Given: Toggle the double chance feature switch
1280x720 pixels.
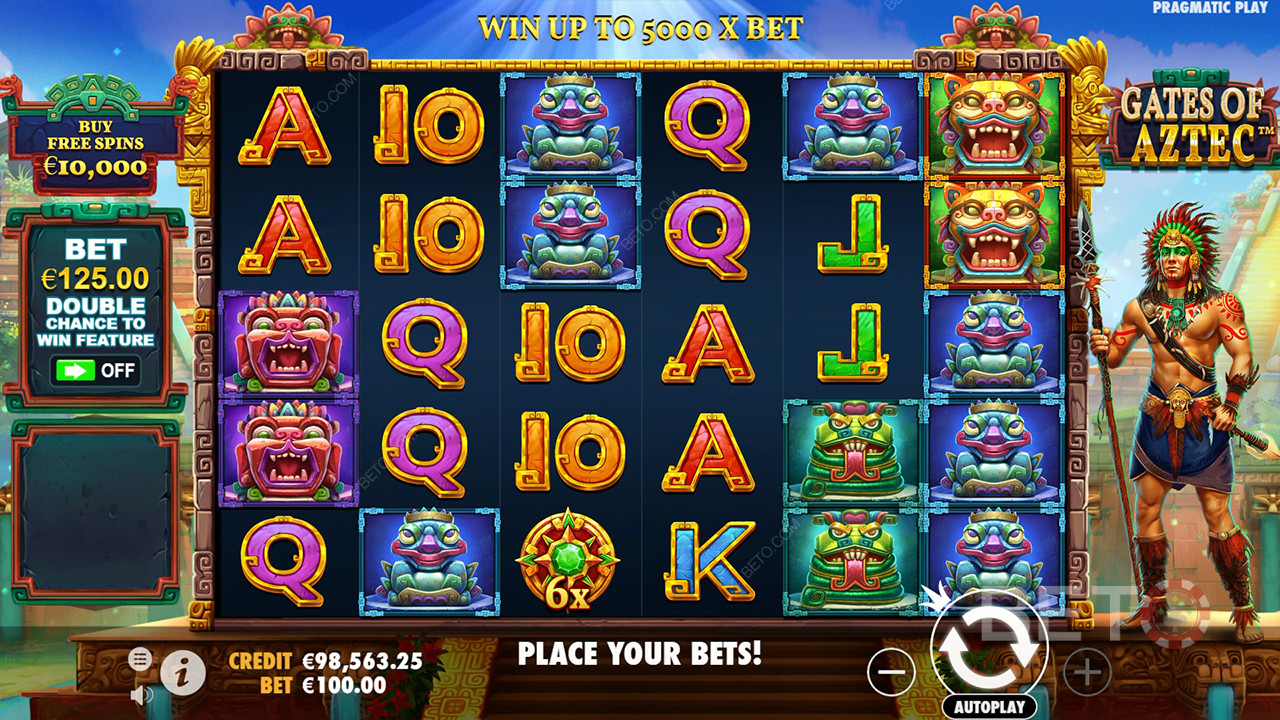Looking at the screenshot, I should tap(95, 370).
